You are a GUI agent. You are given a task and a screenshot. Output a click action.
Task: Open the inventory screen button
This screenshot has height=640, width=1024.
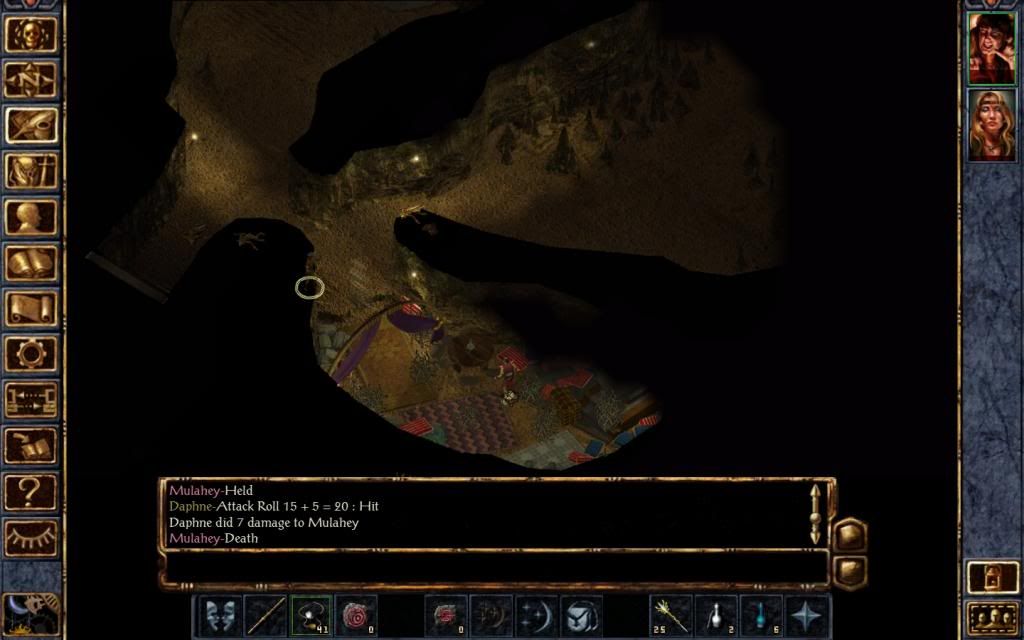tap(31, 169)
